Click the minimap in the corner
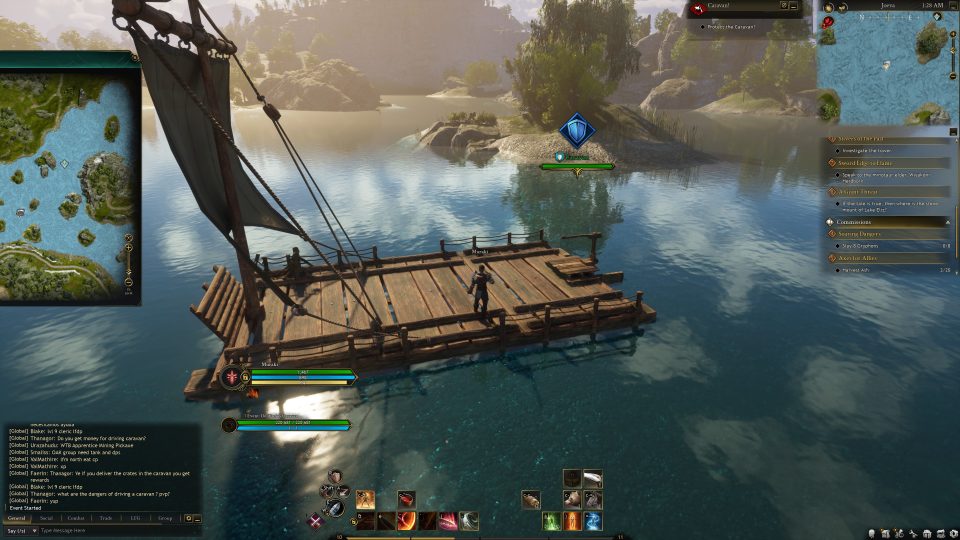 [882, 68]
